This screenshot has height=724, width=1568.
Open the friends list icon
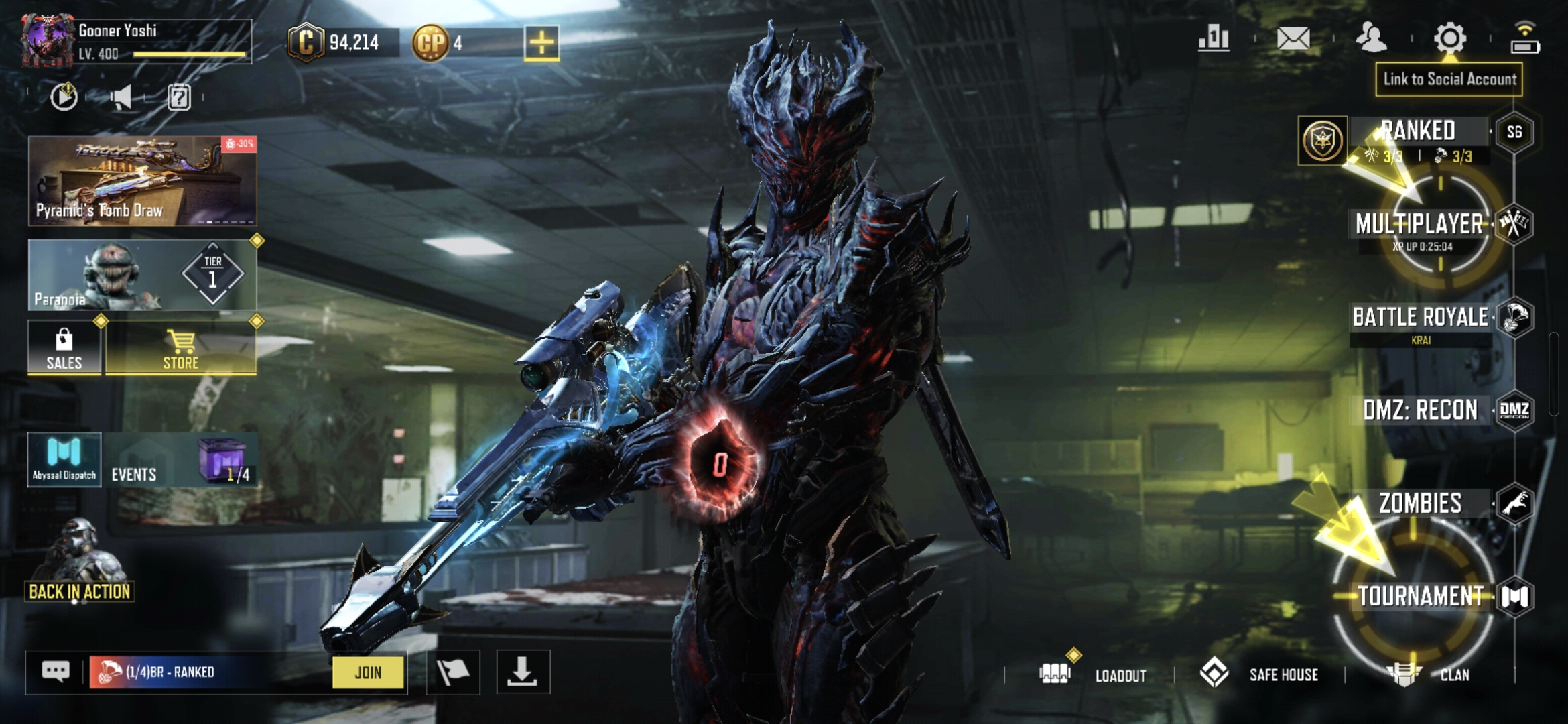pyautogui.click(x=1371, y=38)
